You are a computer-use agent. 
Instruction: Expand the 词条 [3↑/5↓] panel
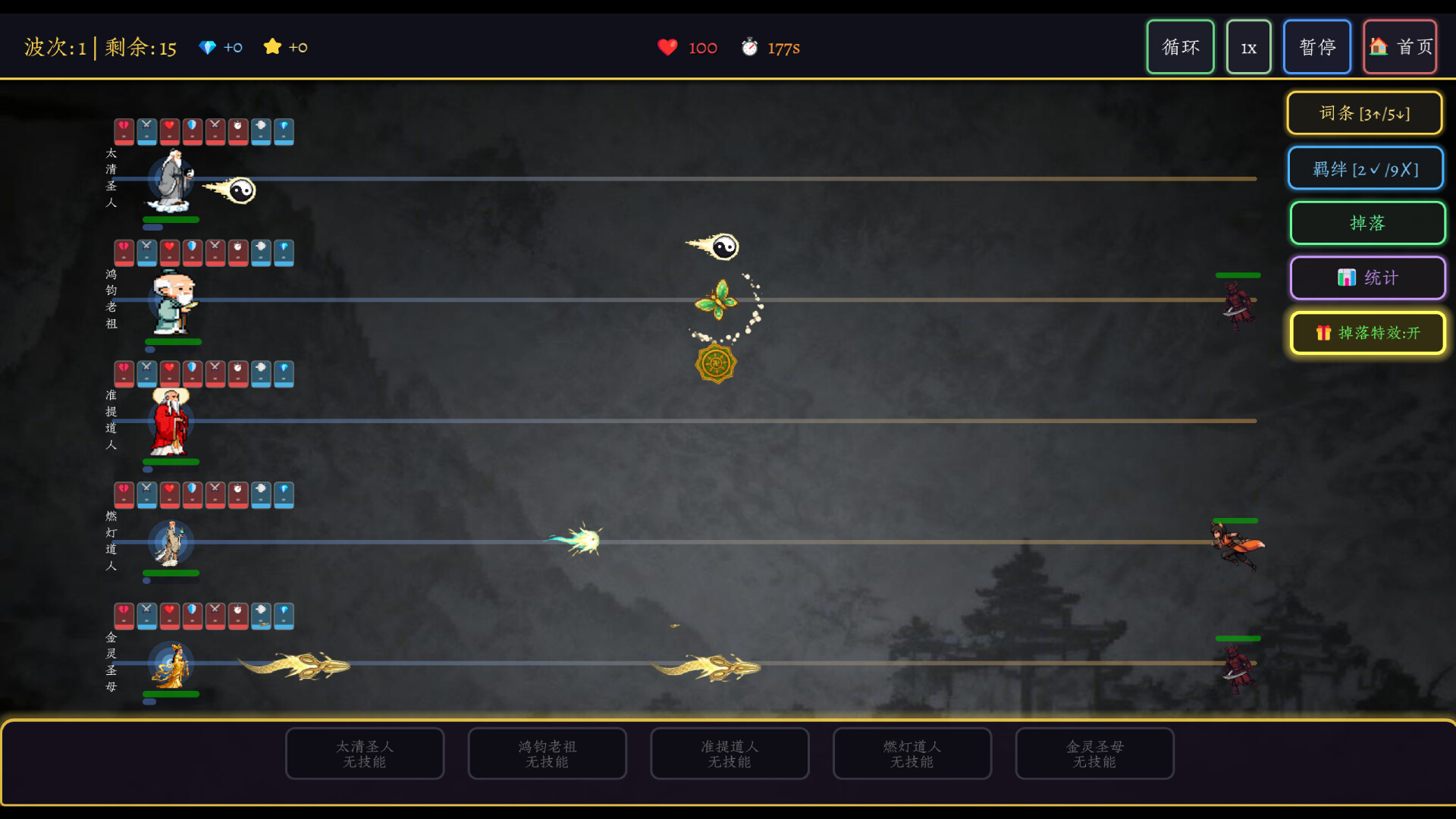coord(1365,112)
